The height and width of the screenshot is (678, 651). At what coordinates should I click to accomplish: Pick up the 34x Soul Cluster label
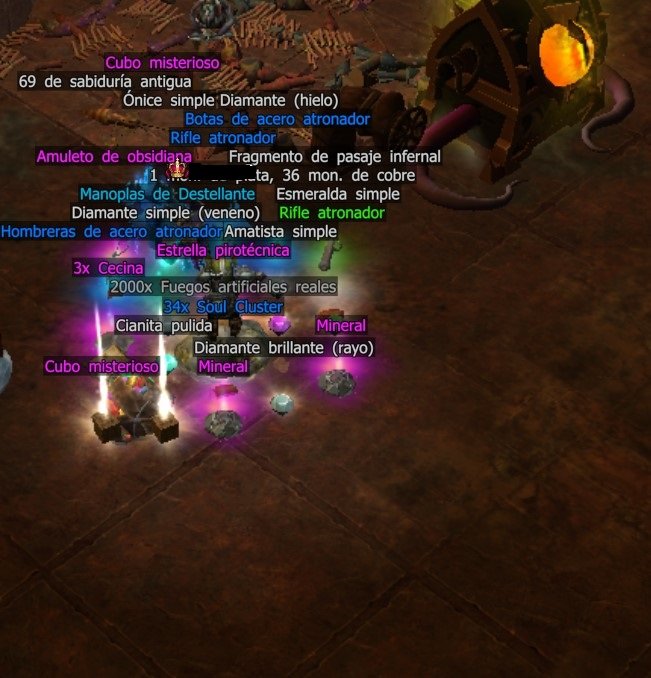[x=223, y=307]
